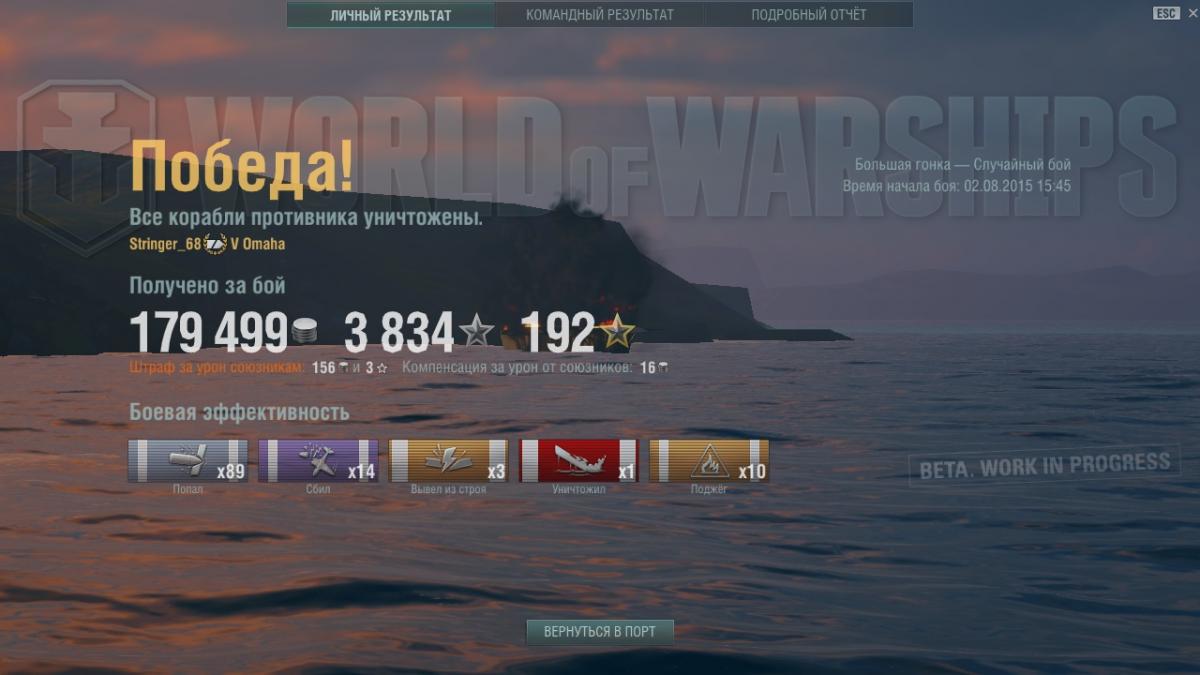Show the Подробный отчёт tab

click(x=808, y=15)
